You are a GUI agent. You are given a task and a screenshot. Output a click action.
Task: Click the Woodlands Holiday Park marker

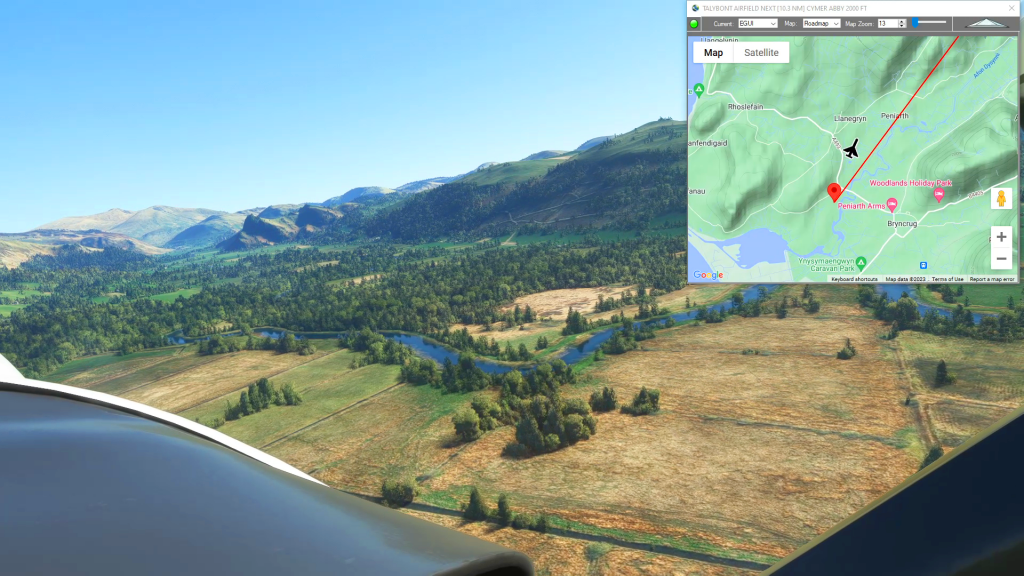click(939, 194)
